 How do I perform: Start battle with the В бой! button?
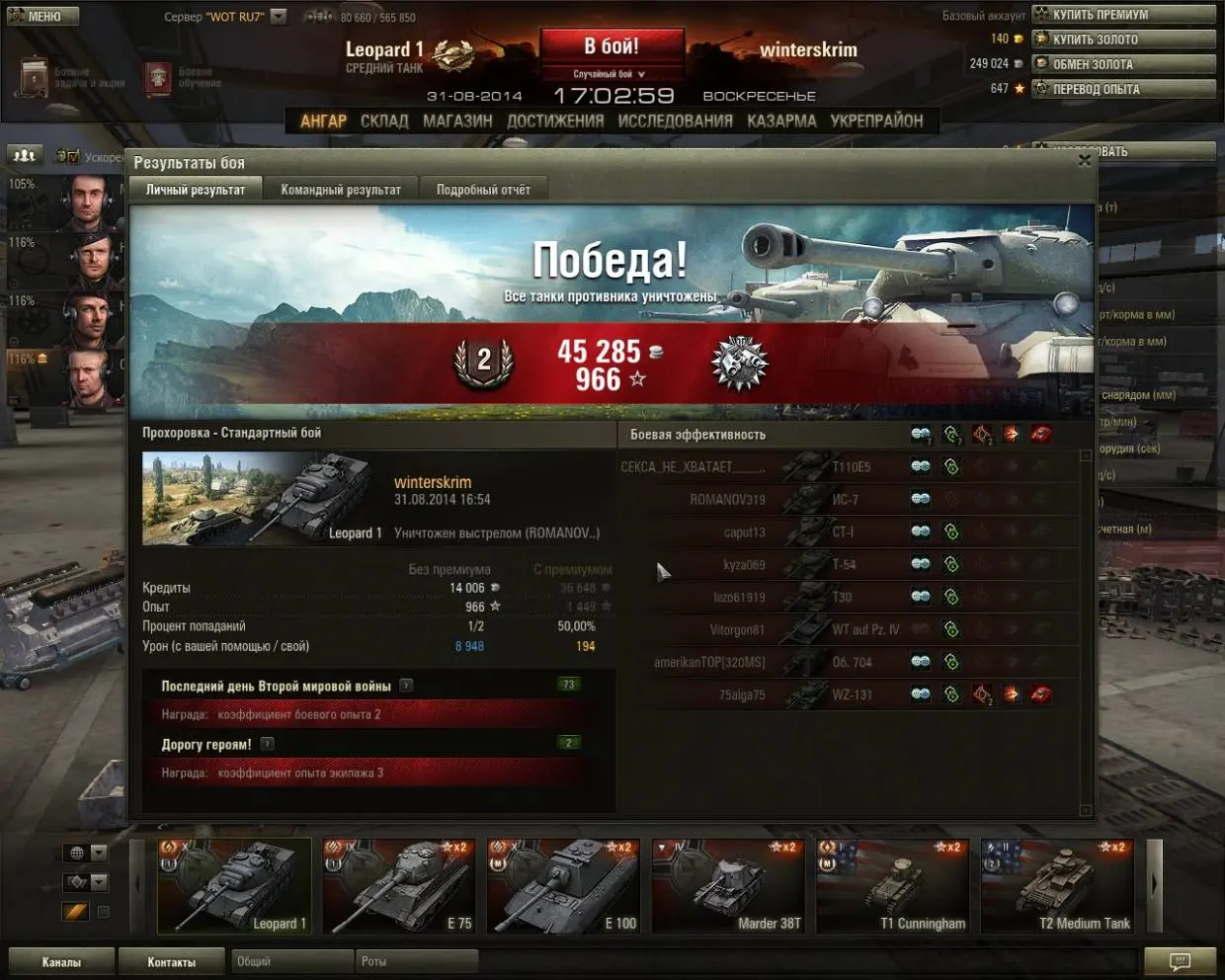[x=612, y=47]
